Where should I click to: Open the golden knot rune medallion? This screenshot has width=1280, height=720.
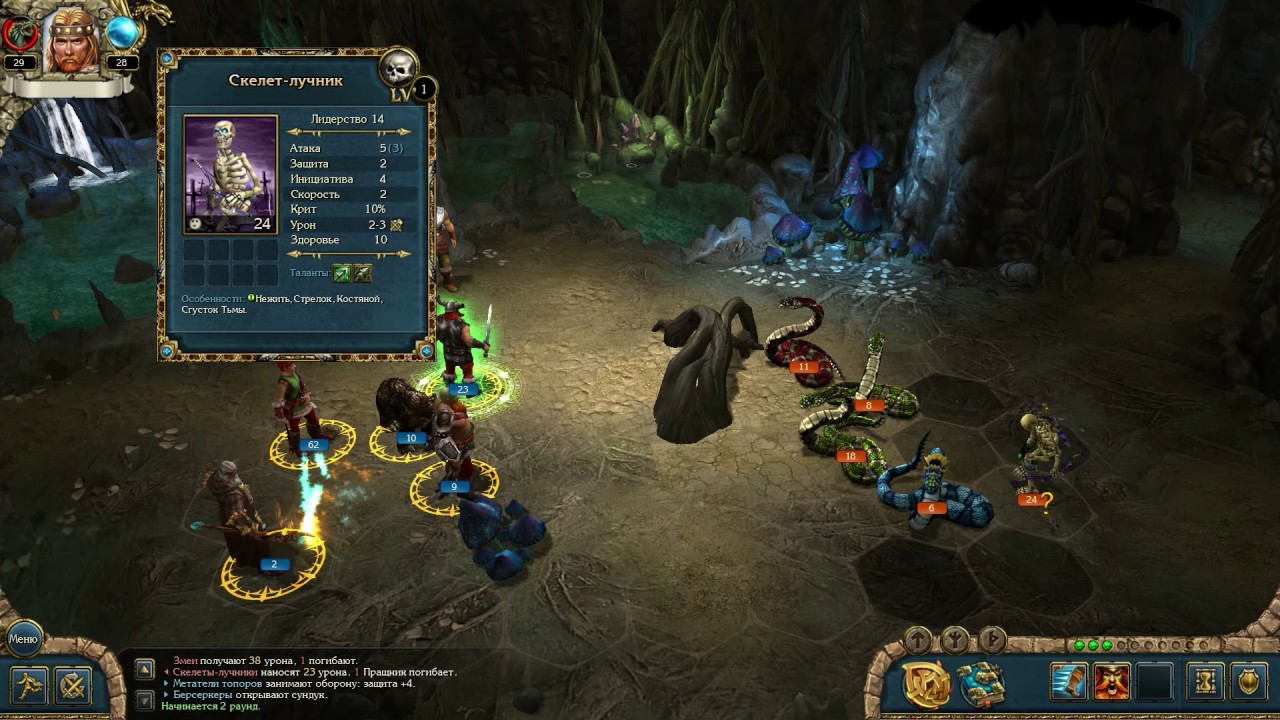click(926, 684)
